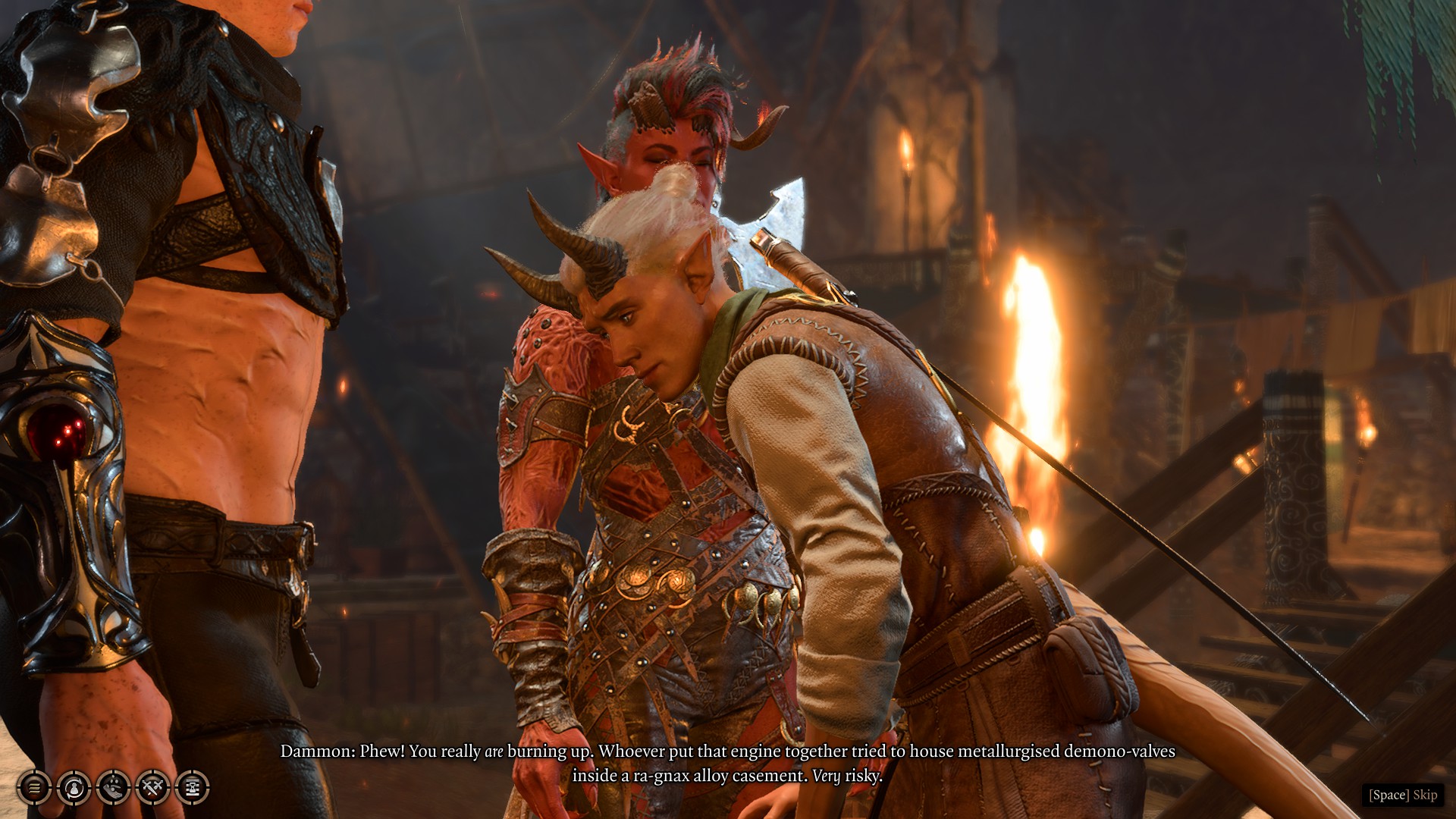Open the three-lines game menu icon
1456x819 pixels.
point(34,788)
